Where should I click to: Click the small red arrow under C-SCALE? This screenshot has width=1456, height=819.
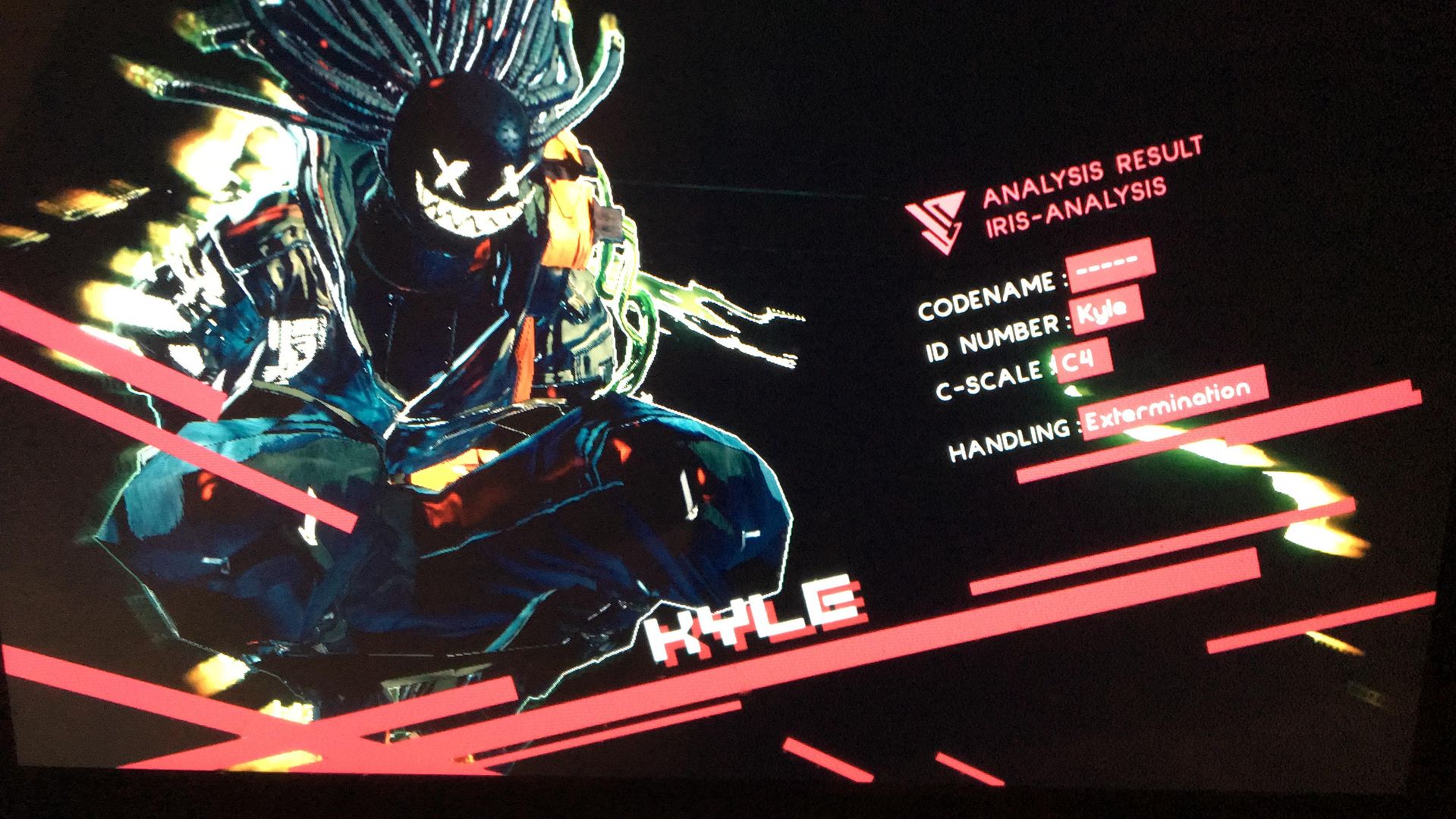coord(1071,391)
